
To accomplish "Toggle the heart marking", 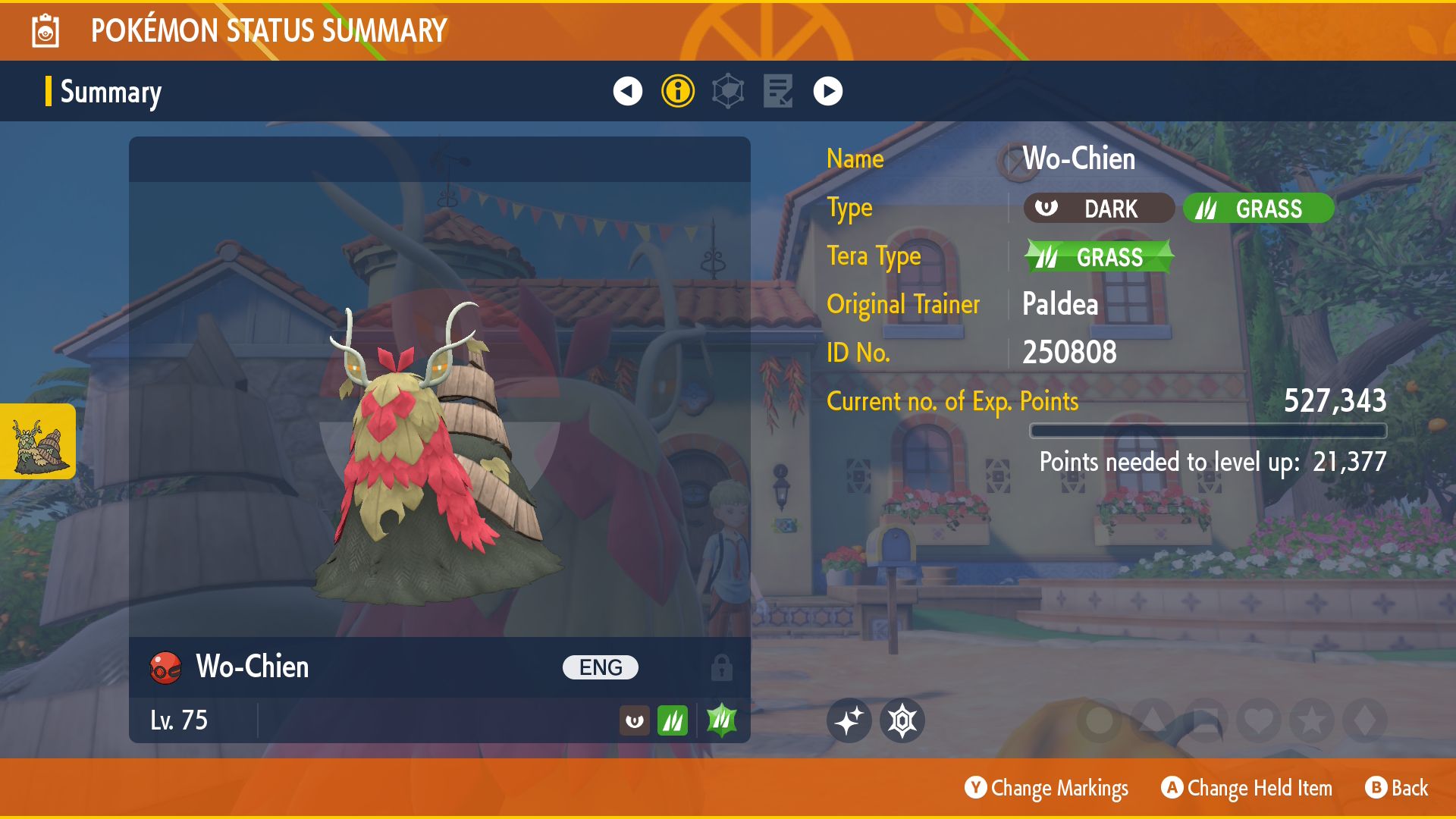I will pyautogui.click(x=1258, y=720).
